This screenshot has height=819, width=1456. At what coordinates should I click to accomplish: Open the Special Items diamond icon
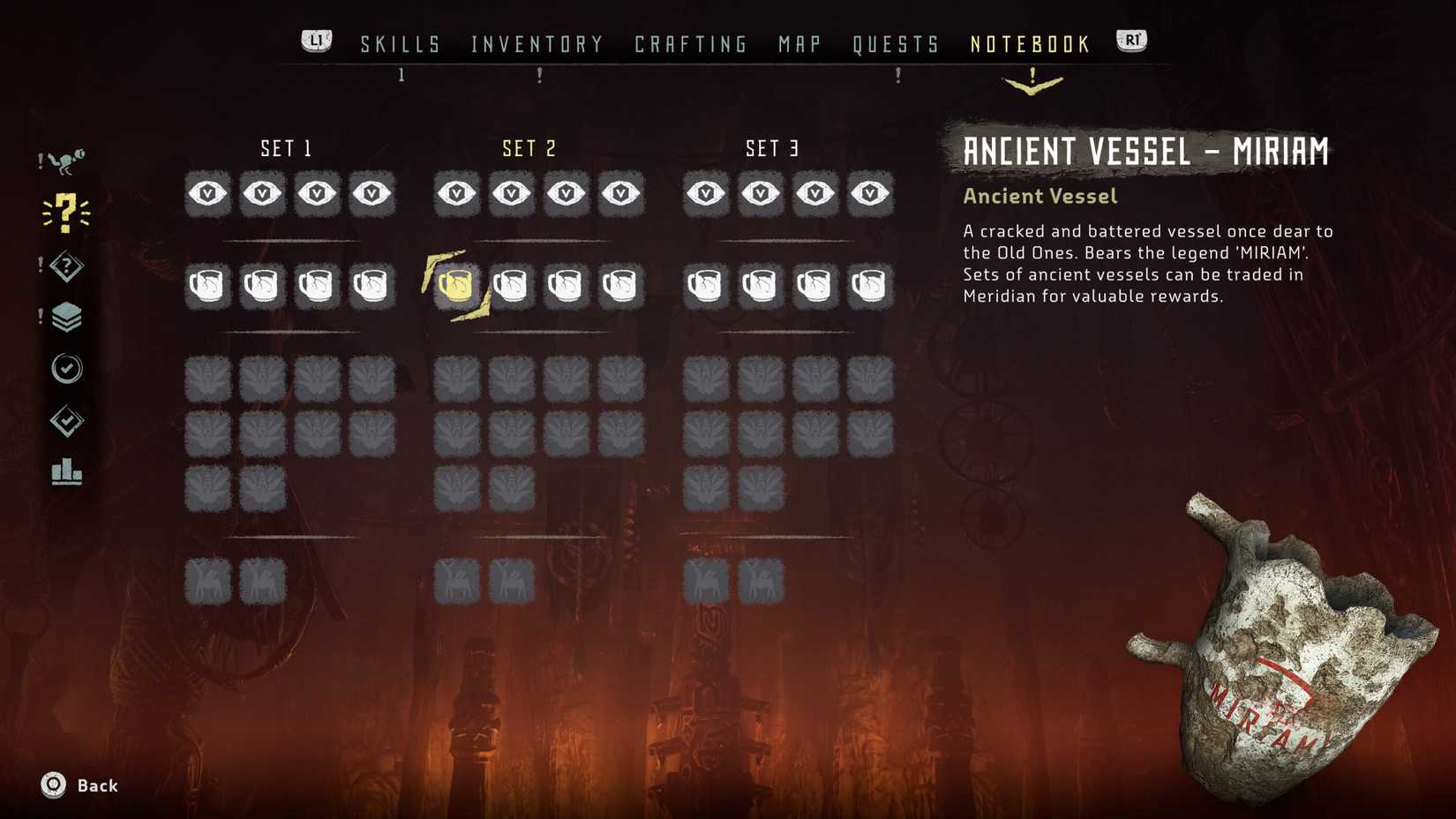coord(67,265)
